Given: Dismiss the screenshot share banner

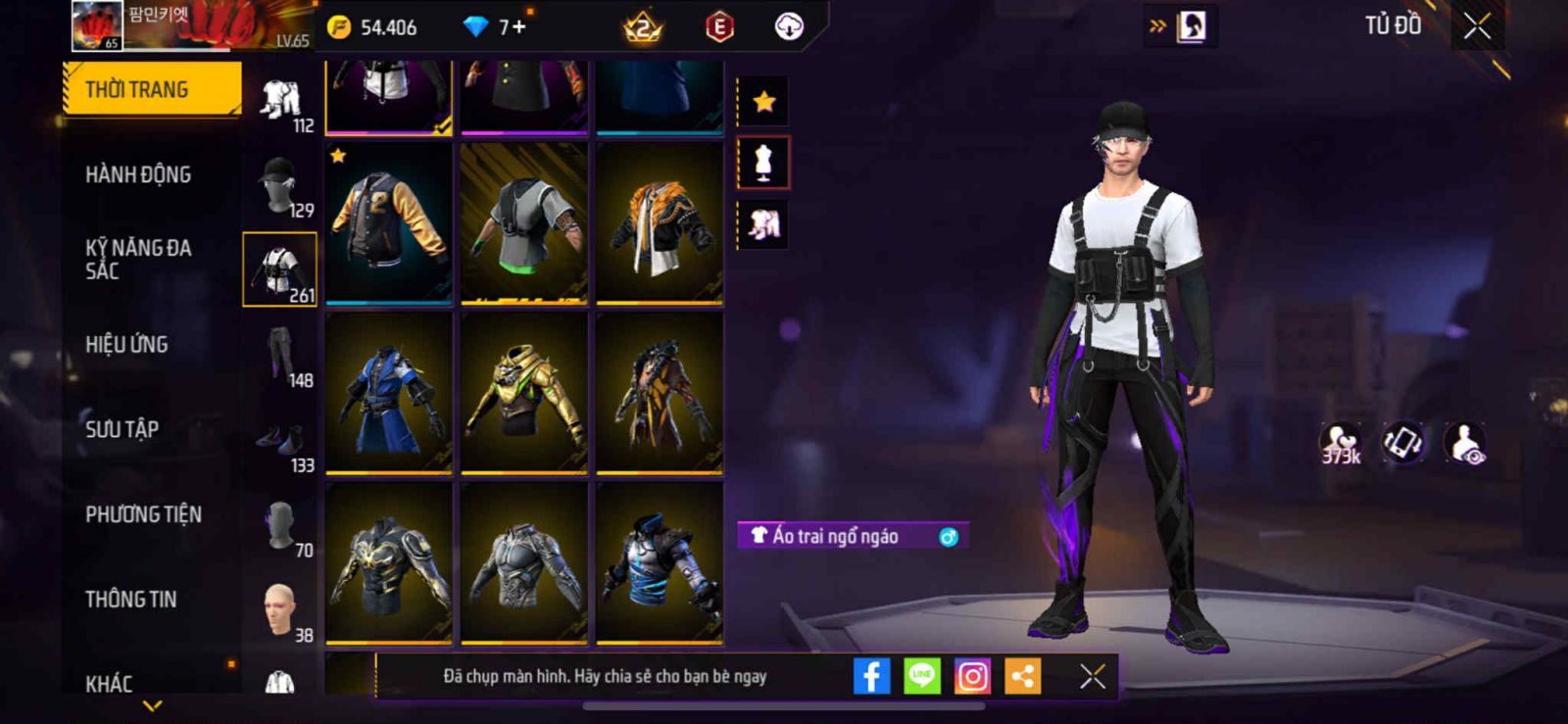Looking at the screenshot, I should pyautogui.click(x=1092, y=676).
